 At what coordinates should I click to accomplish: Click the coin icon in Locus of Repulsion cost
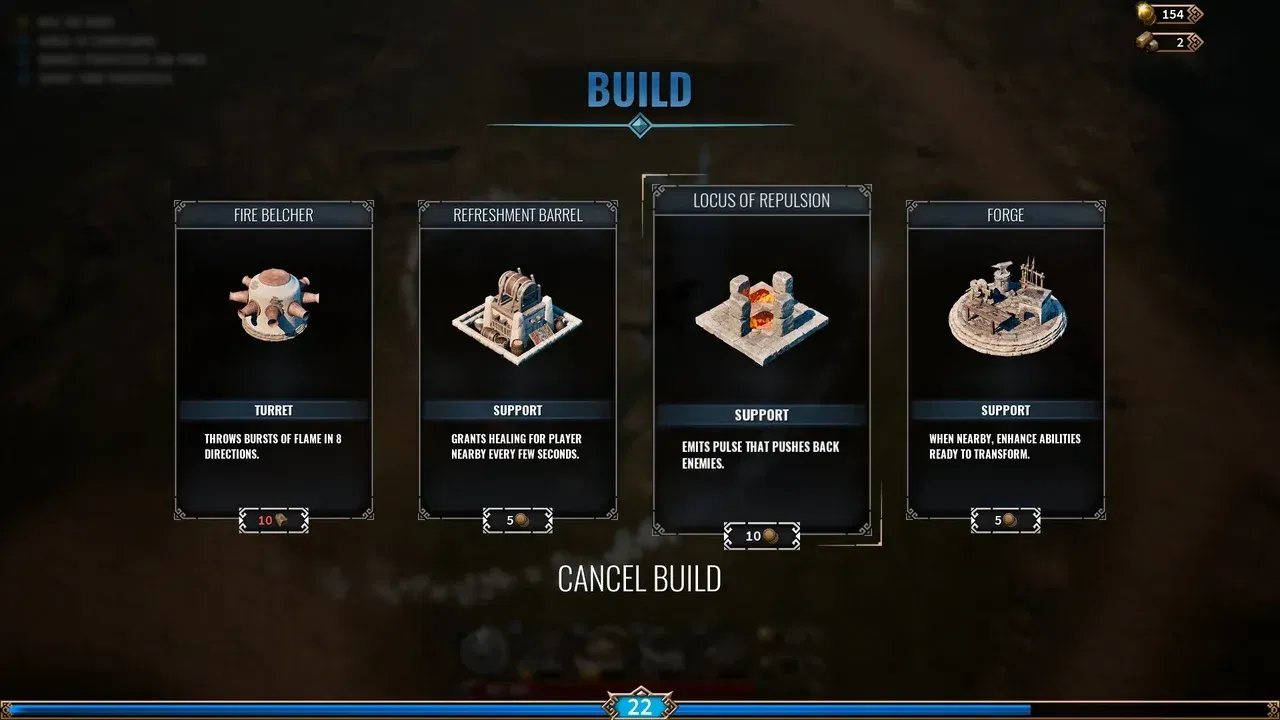(x=772, y=535)
